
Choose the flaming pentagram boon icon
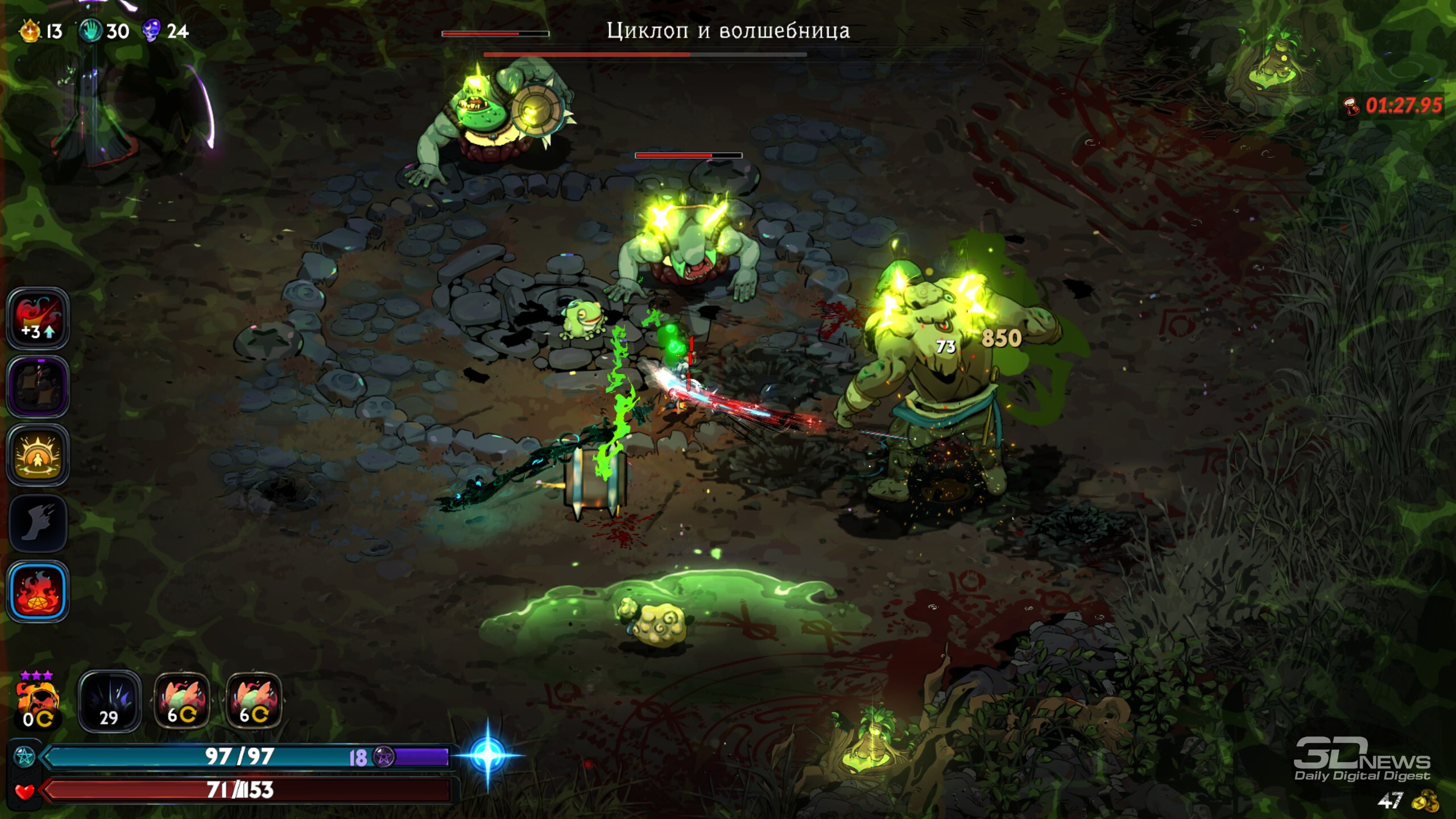pos(38,591)
